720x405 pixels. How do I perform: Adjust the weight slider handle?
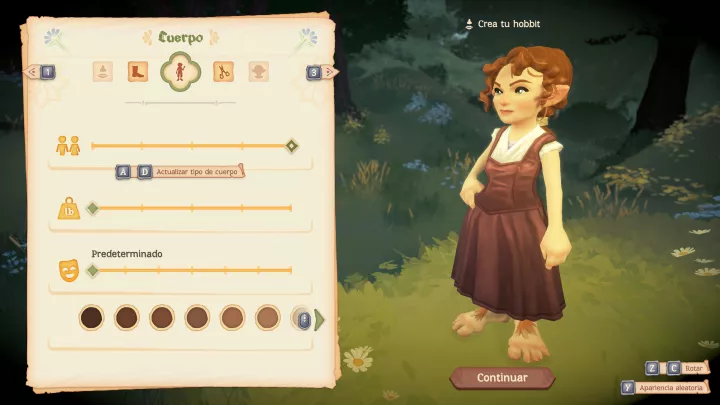[93, 208]
